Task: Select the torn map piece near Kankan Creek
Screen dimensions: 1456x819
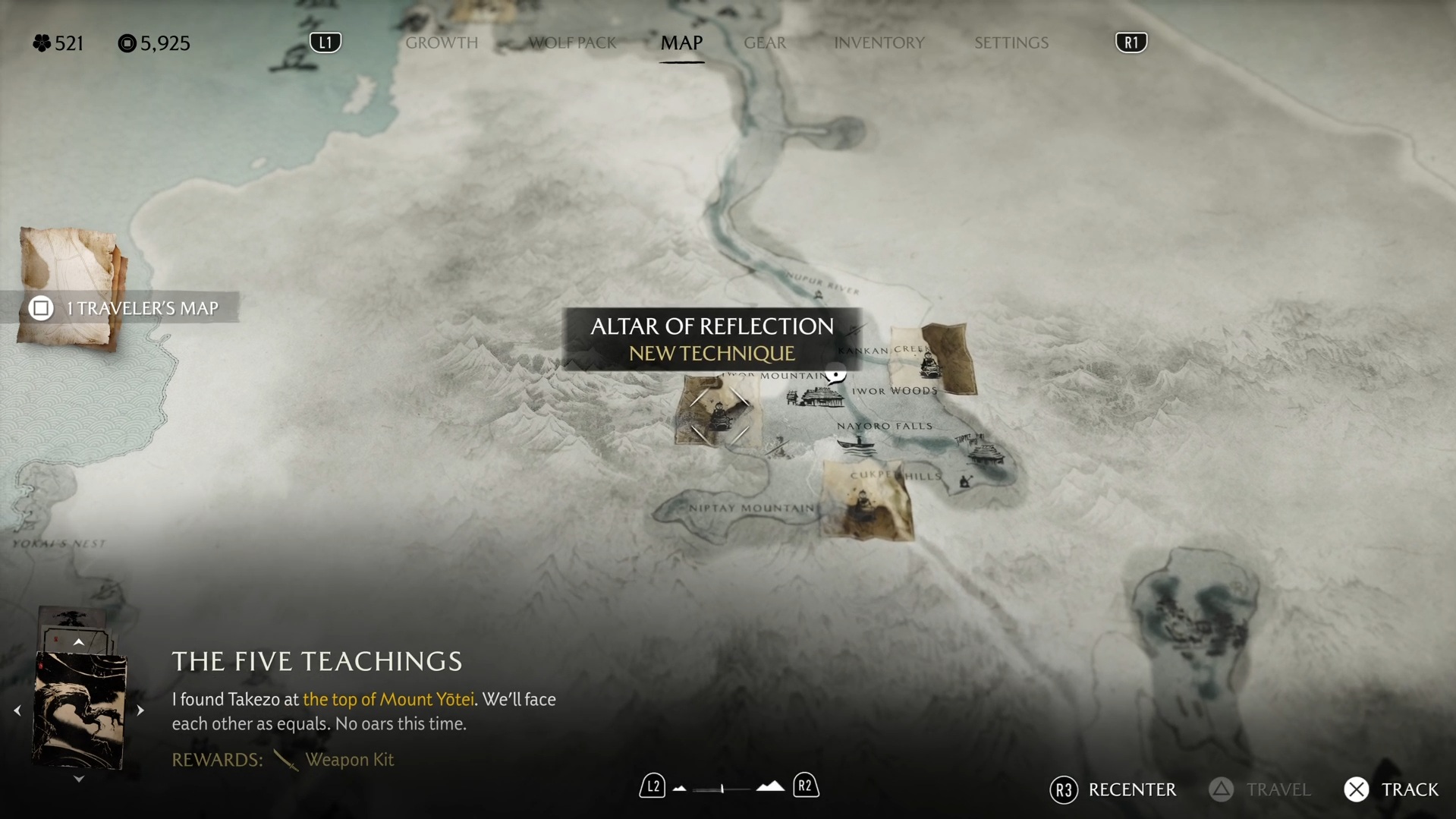Action: tap(933, 359)
